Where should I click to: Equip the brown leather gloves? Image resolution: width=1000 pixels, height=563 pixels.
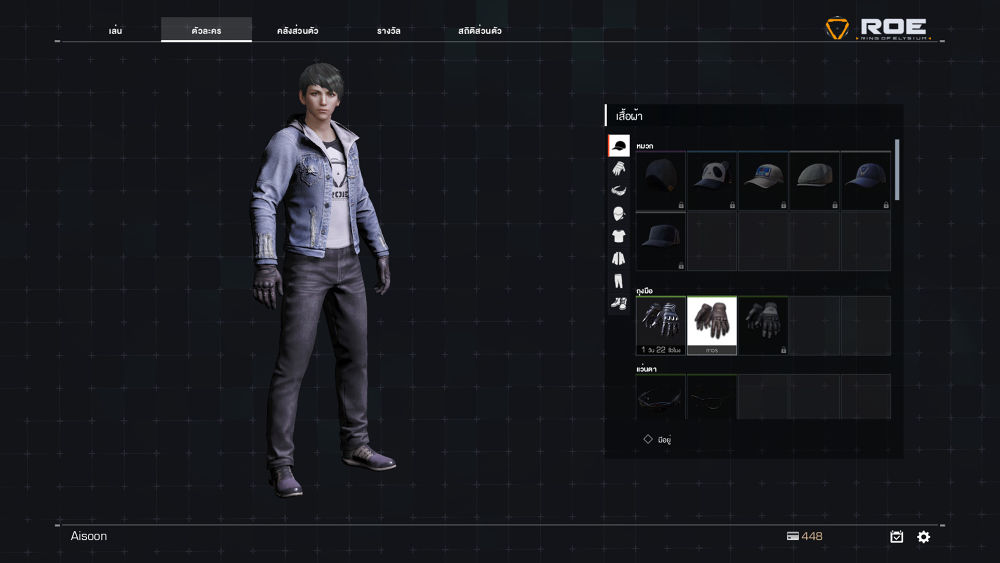(x=712, y=324)
